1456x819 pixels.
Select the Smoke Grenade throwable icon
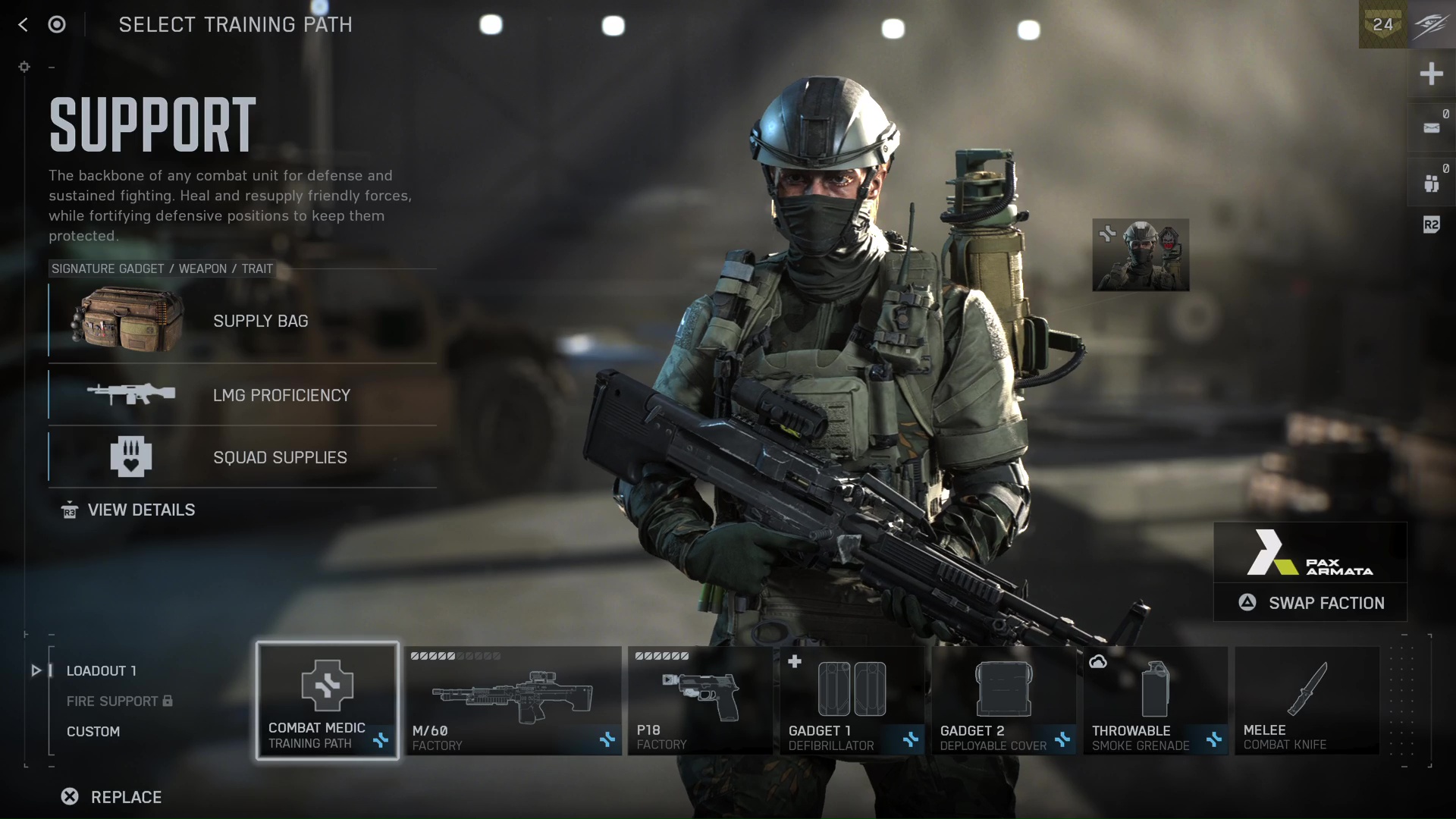click(x=1155, y=690)
